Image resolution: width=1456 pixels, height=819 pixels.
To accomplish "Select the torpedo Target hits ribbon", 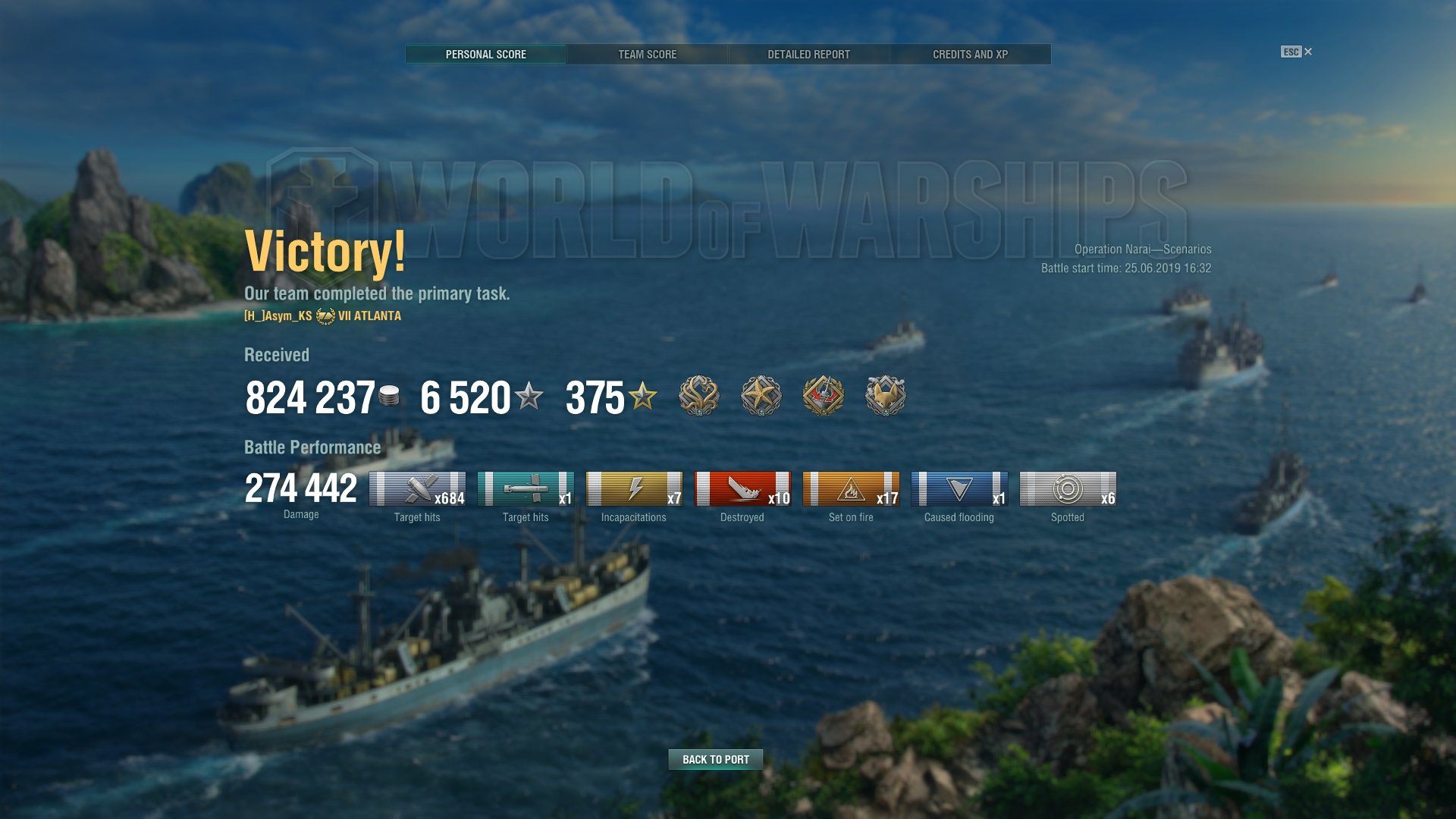I will pos(526,489).
